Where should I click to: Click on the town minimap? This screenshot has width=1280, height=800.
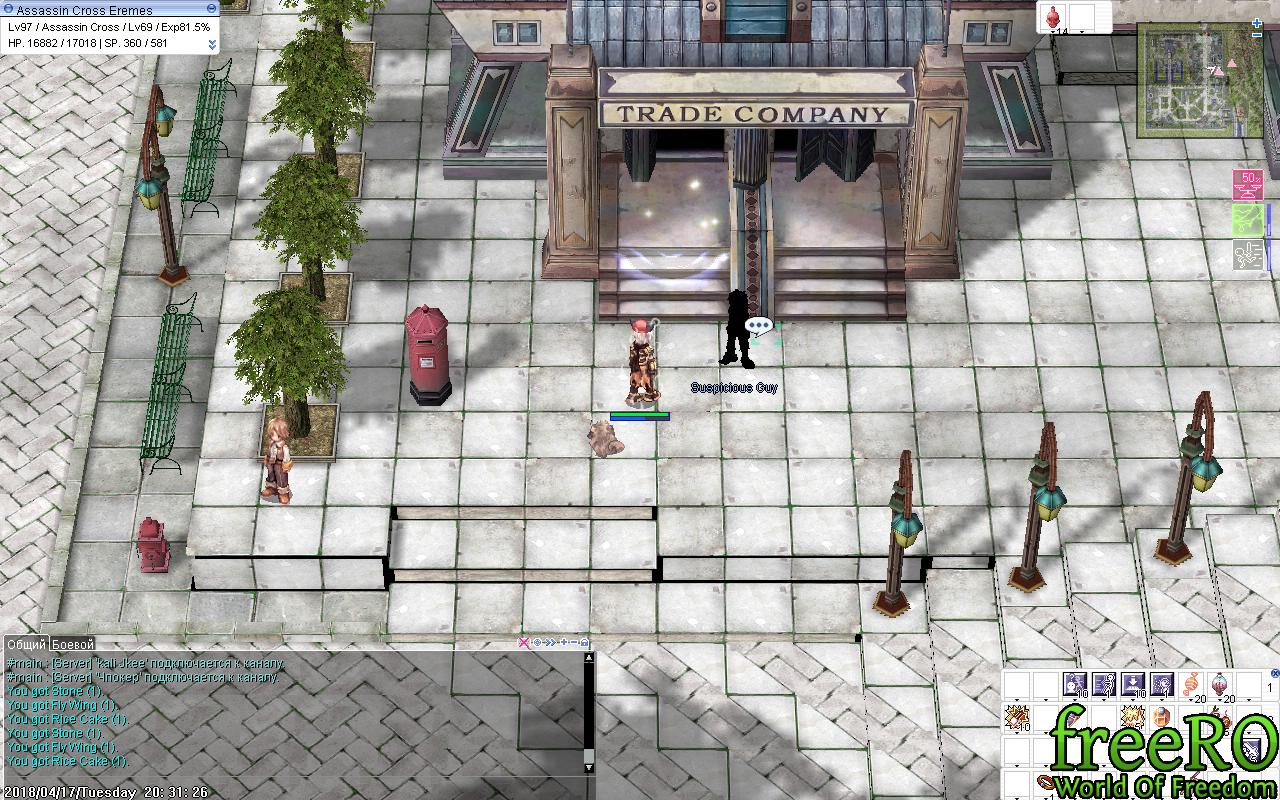[x=1187, y=80]
